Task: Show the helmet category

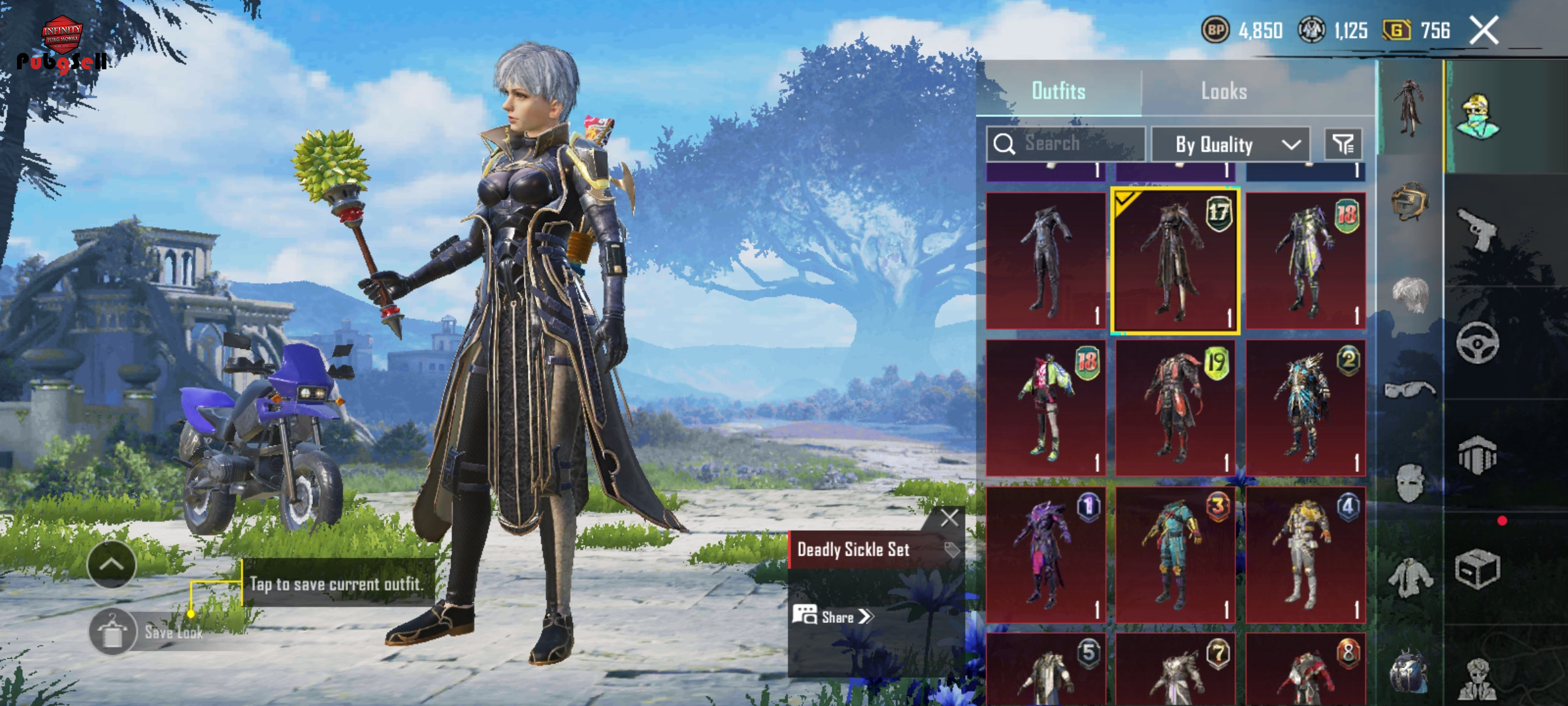Action: (1409, 201)
